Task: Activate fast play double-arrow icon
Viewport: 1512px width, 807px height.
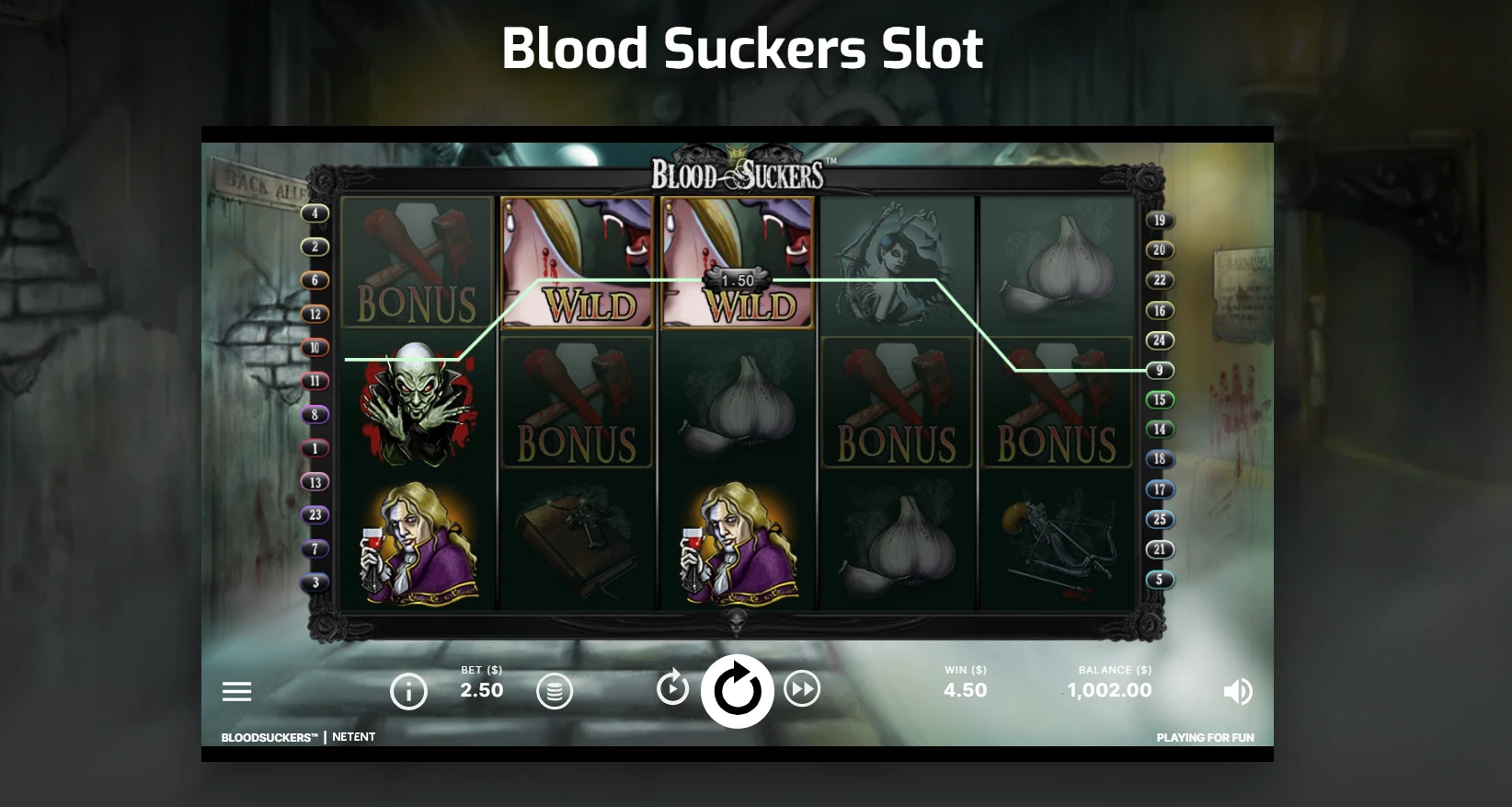Action: (x=802, y=689)
